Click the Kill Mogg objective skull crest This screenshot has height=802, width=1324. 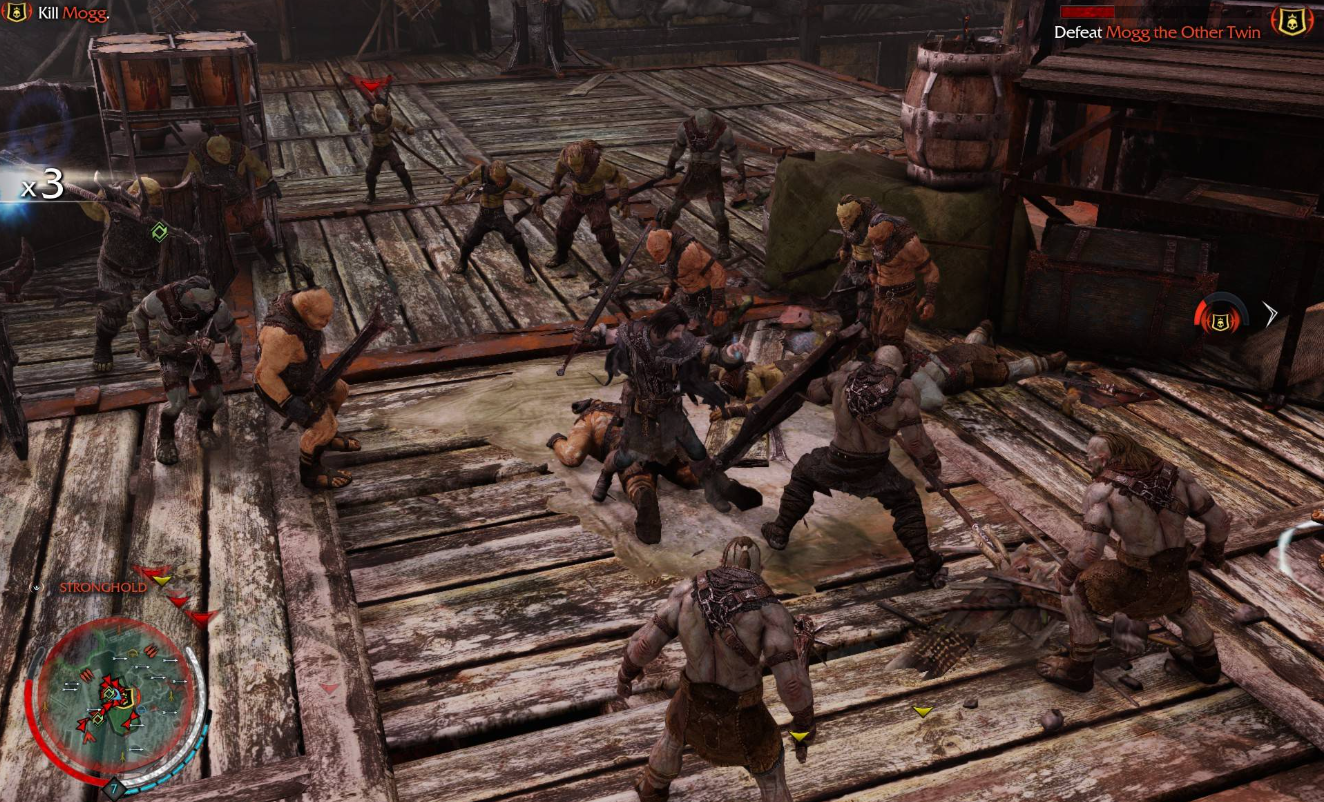pyautogui.click(x=17, y=14)
